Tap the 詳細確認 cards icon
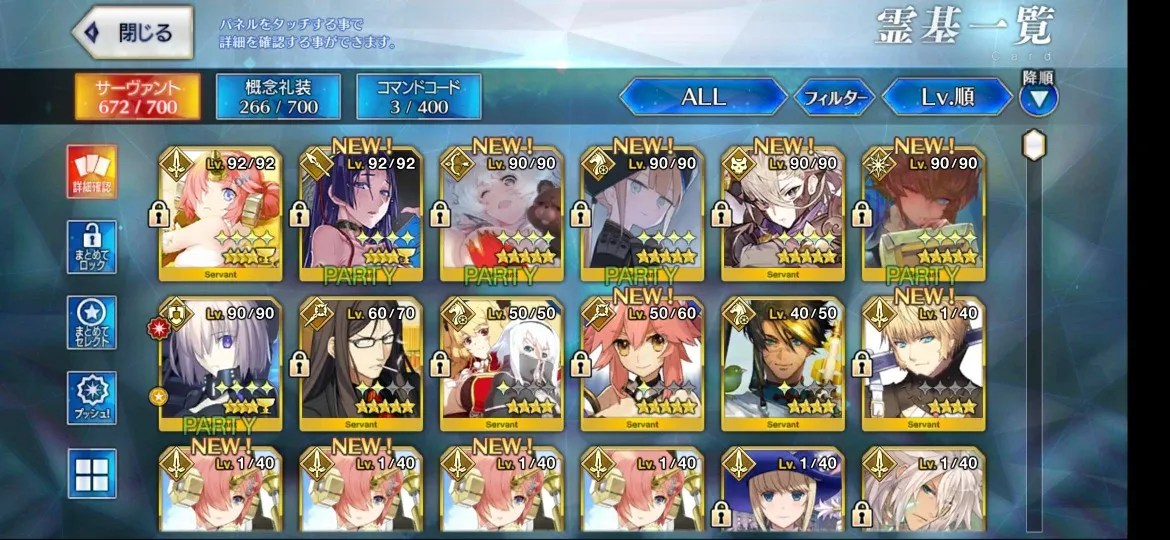The image size is (1170, 540). coord(93,171)
